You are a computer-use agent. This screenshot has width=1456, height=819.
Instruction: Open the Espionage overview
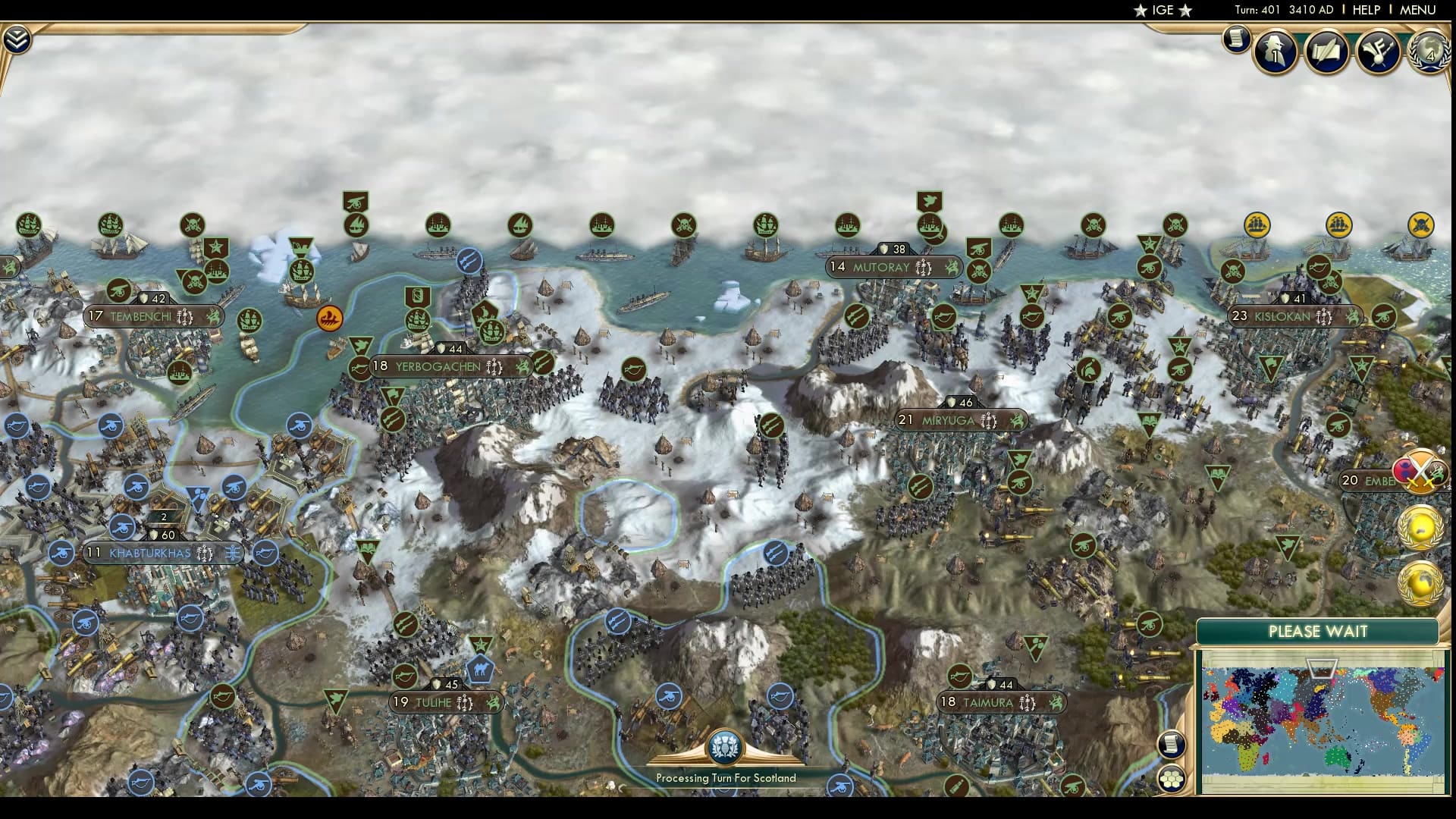pyautogui.click(x=1274, y=53)
